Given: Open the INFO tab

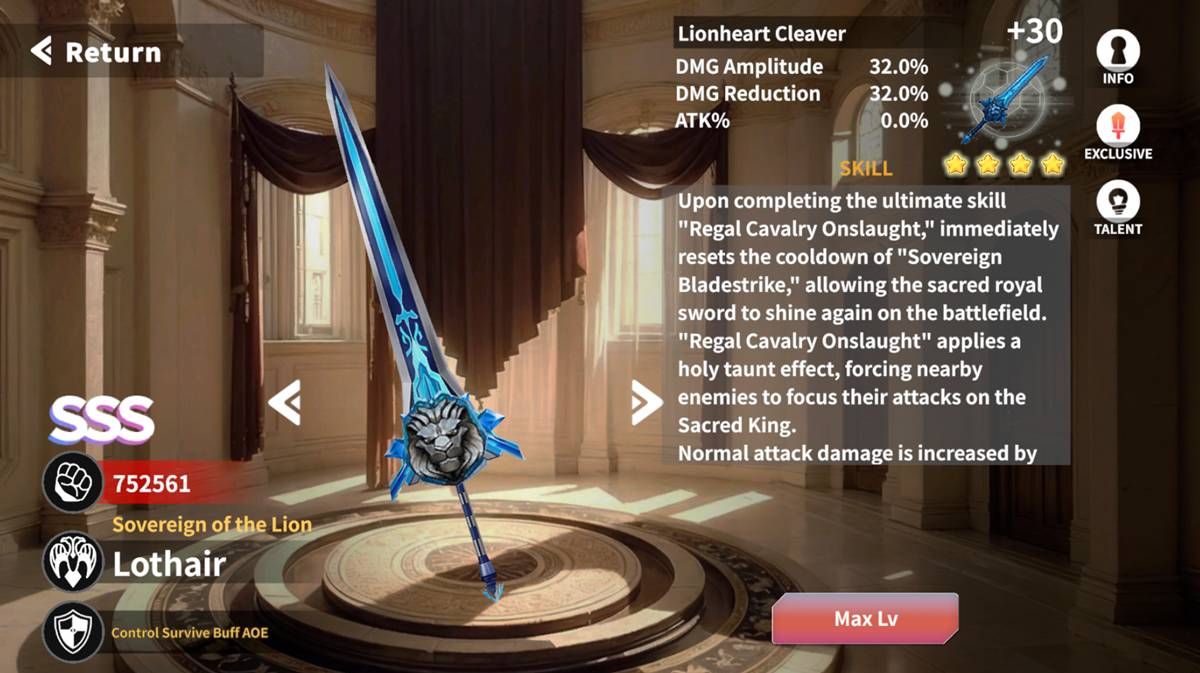Looking at the screenshot, I should click(x=1118, y=56).
